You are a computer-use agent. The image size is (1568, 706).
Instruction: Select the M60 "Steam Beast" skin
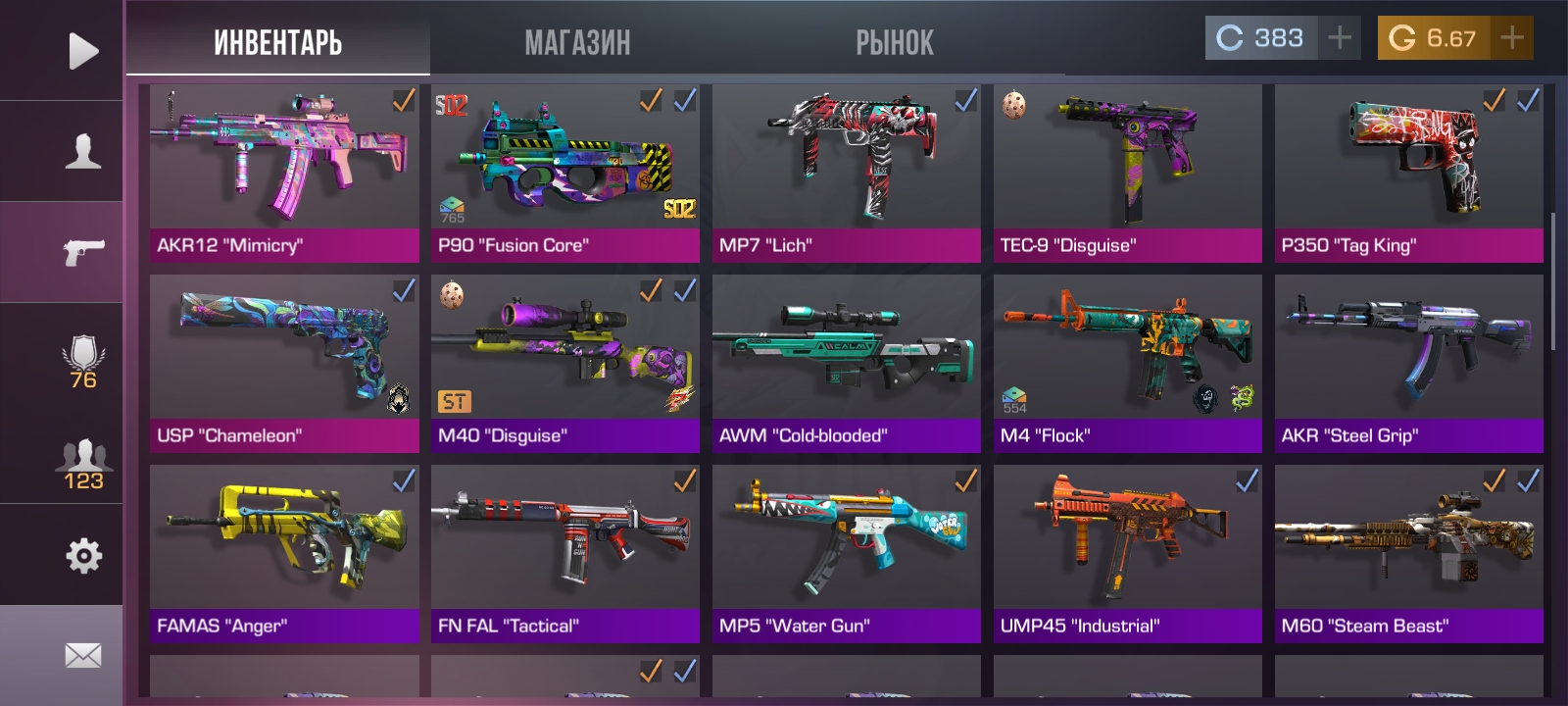pos(1408,553)
